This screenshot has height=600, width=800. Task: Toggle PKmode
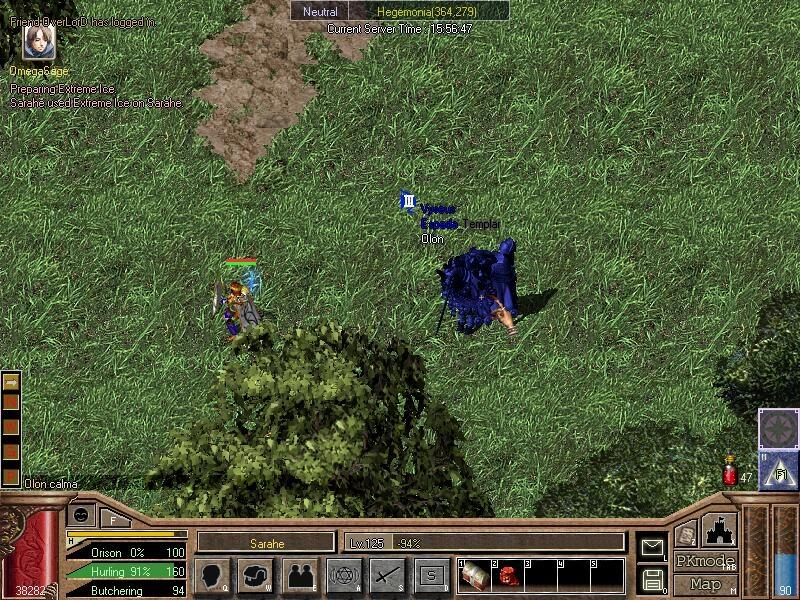click(705, 561)
